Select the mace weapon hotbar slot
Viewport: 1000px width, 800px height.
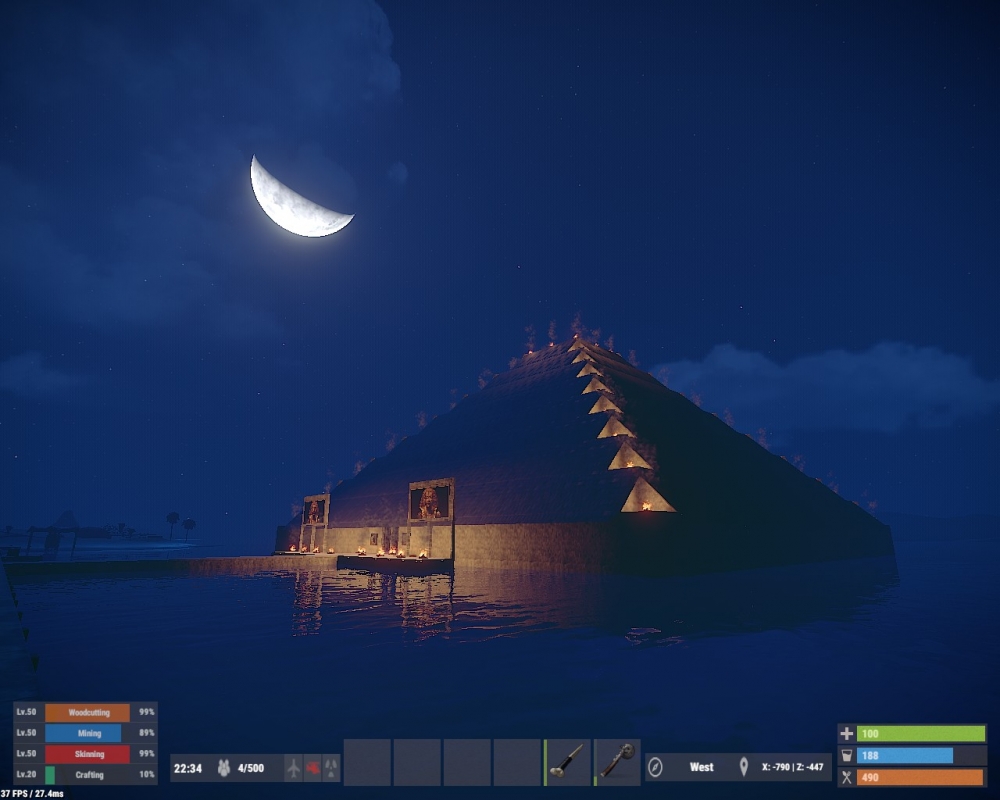tap(617, 762)
